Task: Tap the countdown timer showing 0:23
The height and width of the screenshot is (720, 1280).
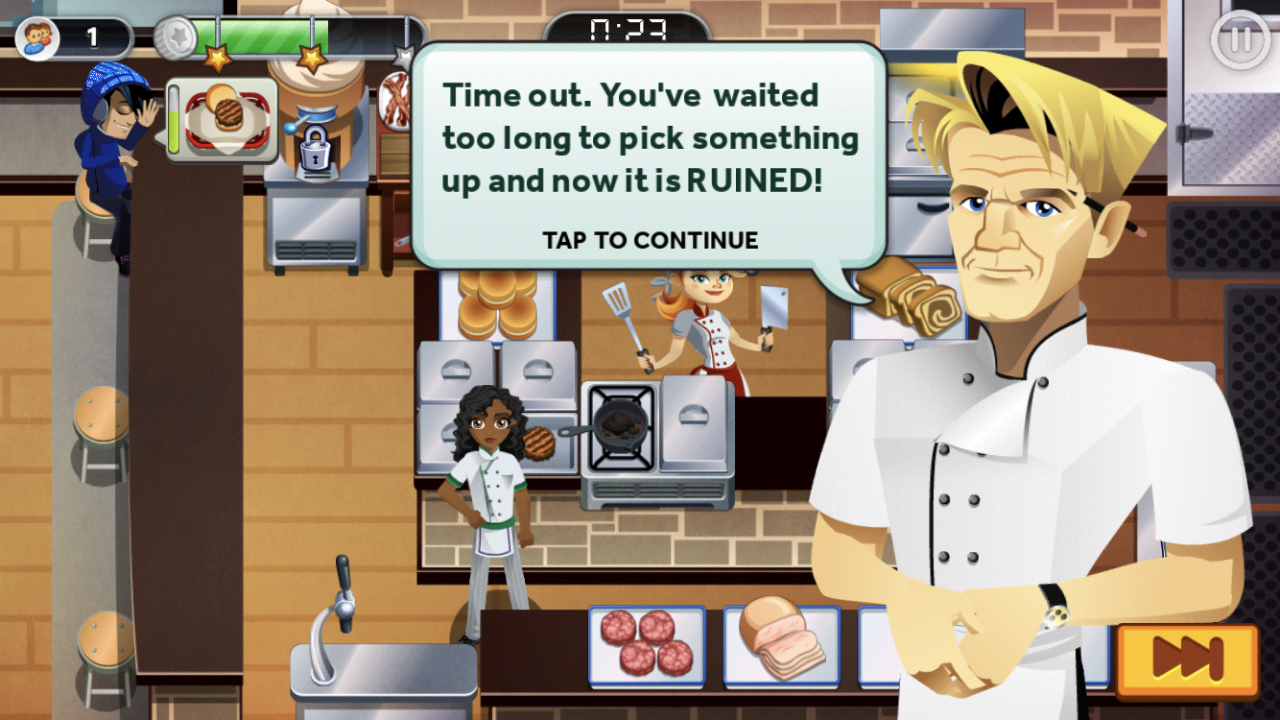Action: (x=630, y=30)
